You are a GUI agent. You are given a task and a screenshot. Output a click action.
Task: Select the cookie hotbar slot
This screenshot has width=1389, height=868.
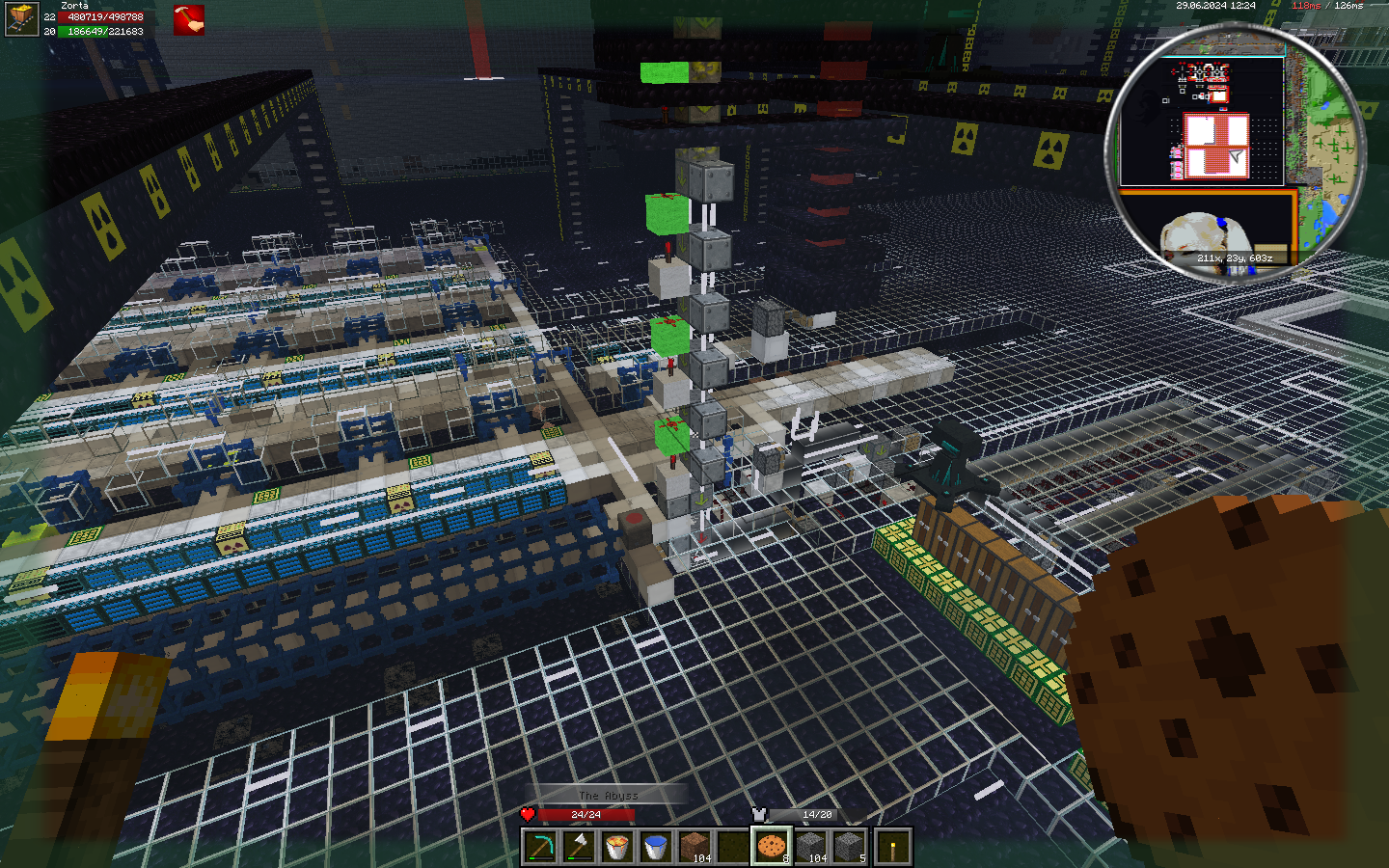(x=772, y=847)
